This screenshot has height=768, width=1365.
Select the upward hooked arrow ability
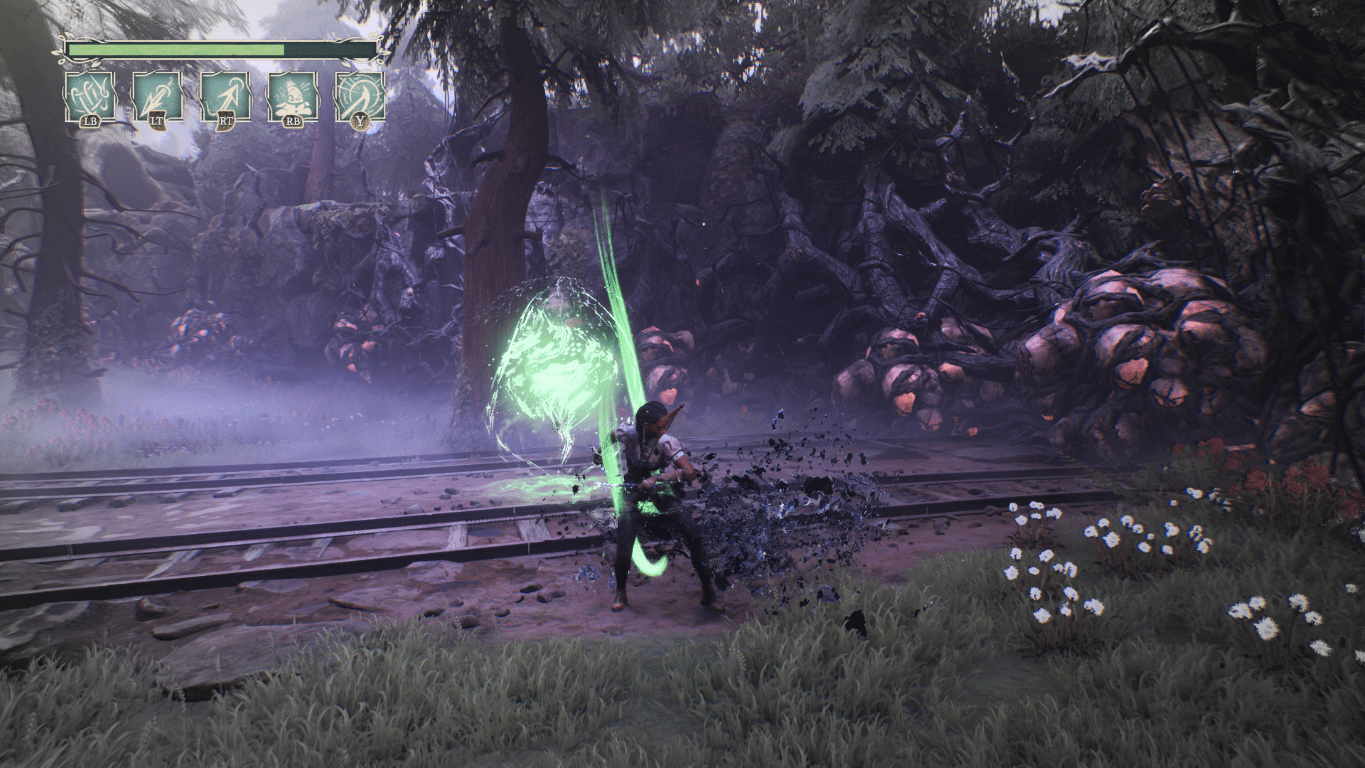[x=225, y=96]
